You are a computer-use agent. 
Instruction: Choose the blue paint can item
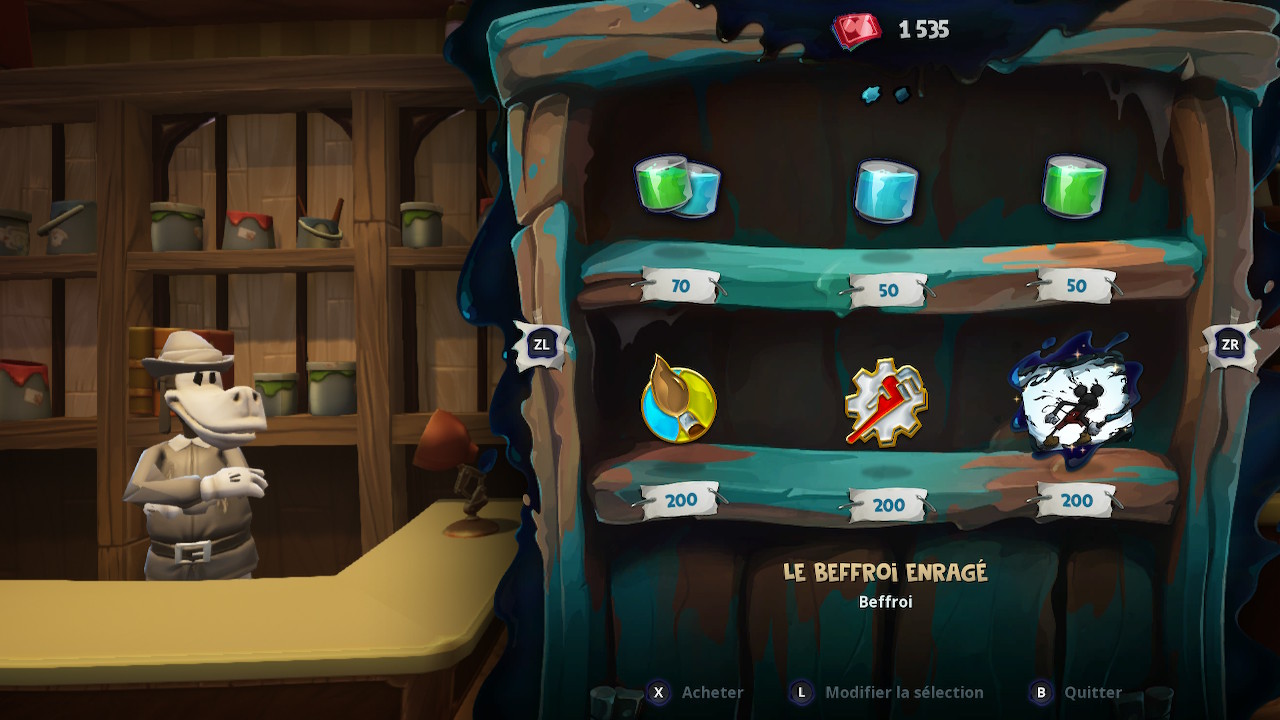point(885,189)
